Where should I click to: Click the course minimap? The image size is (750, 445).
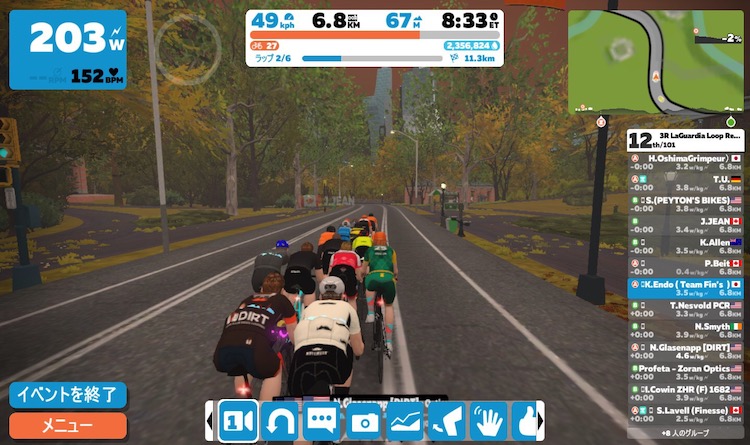pos(657,60)
